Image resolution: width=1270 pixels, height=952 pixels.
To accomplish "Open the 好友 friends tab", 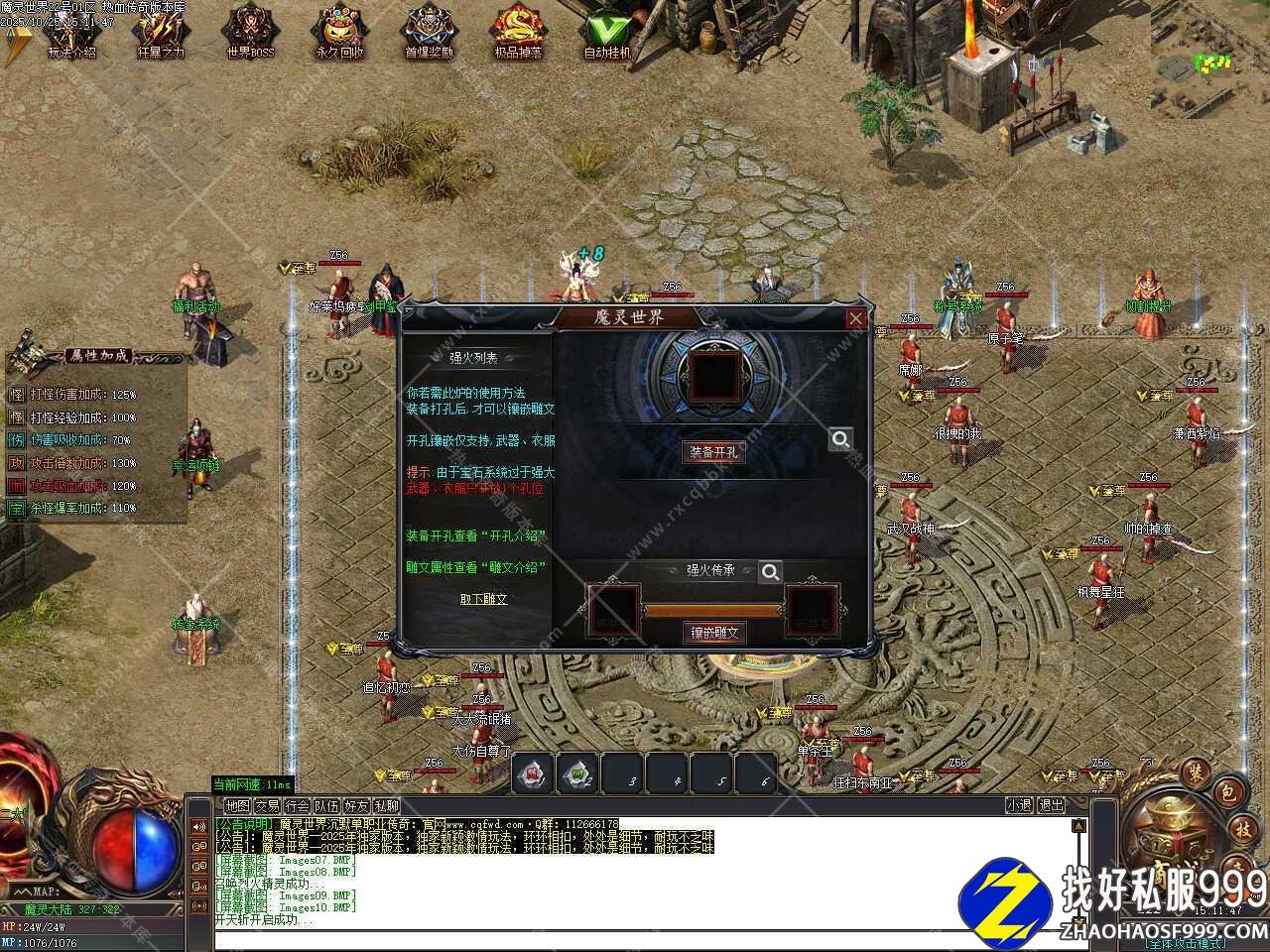I will tap(356, 806).
